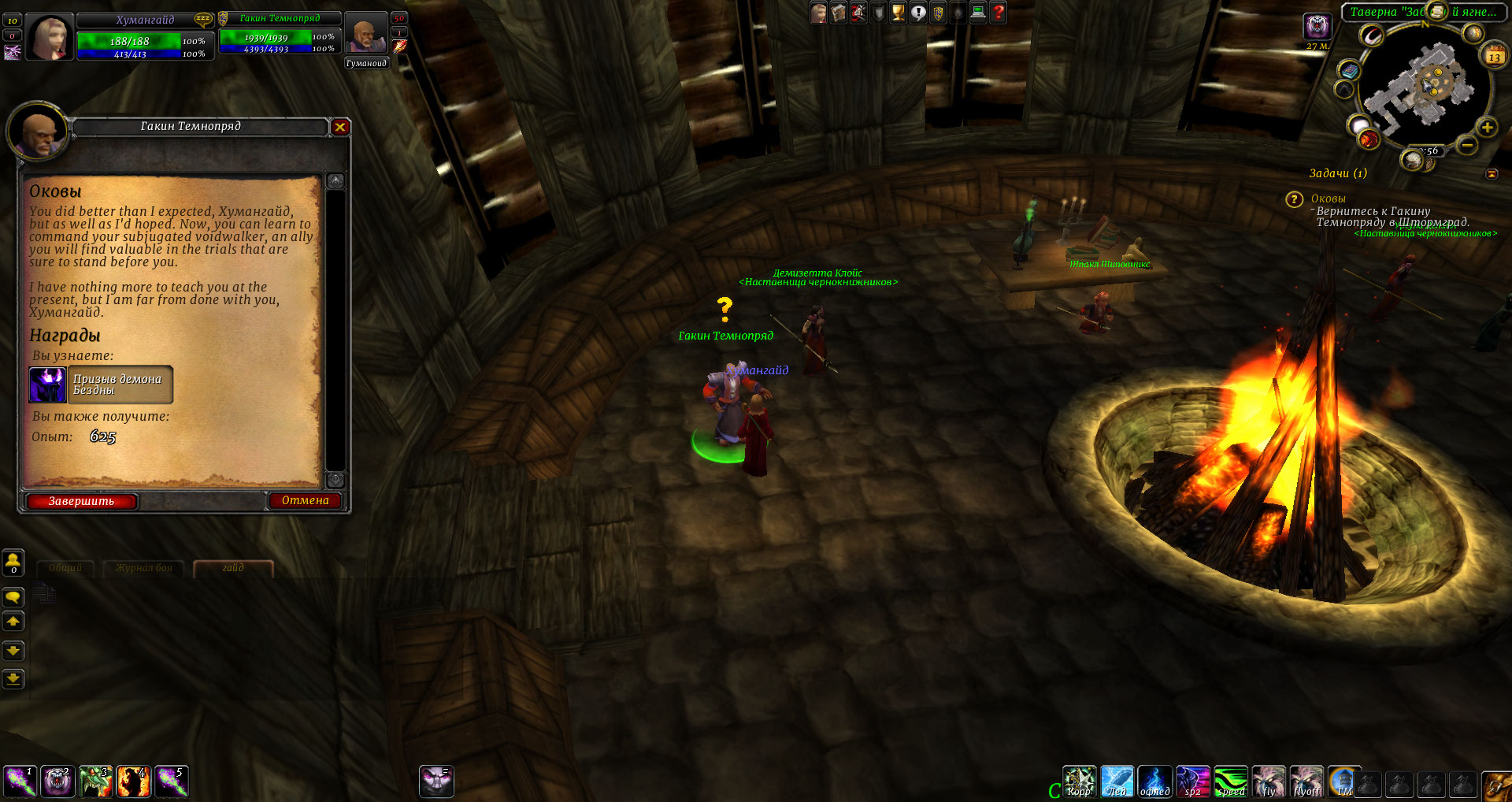Open the red question mark help button
This screenshot has width=1512, height=802.
pyautogui.click(x=999, y=13)
